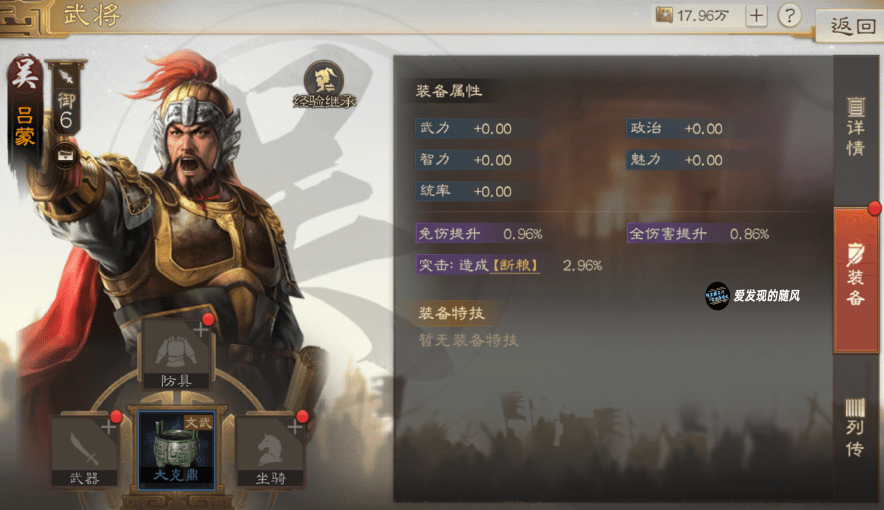Click the 返回 back button

(851, 26)
